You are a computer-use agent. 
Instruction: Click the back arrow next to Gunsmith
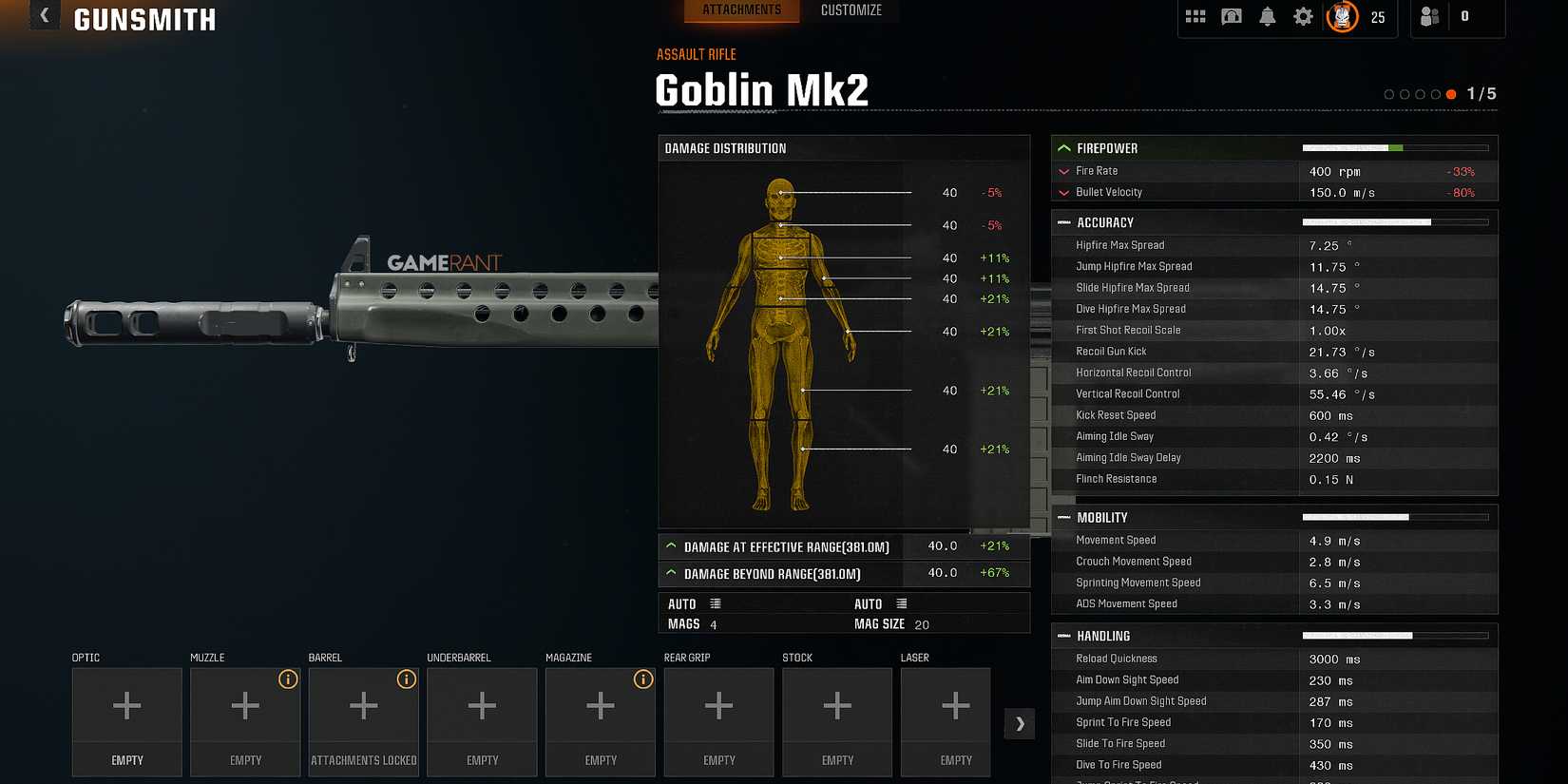44,16
